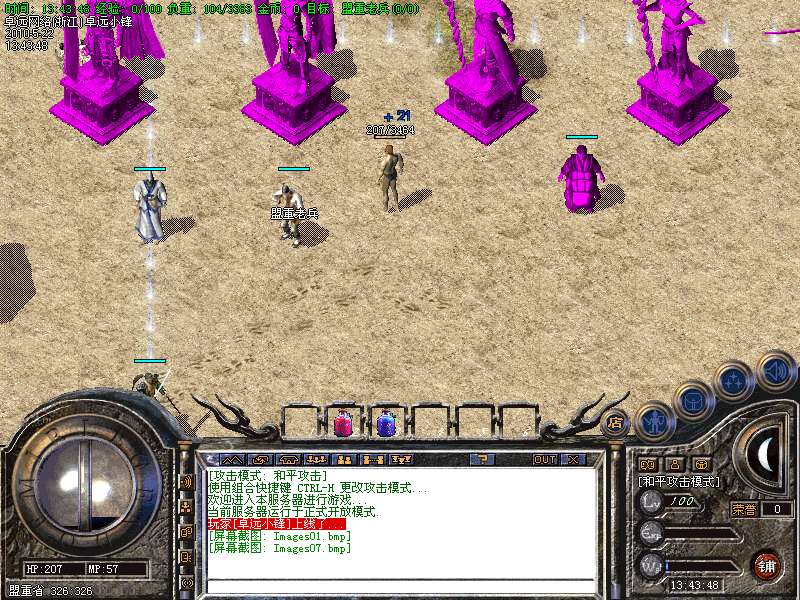
Task: Click the red 铺 stall button
Action: pyautogui.click(x=765, y=565)
